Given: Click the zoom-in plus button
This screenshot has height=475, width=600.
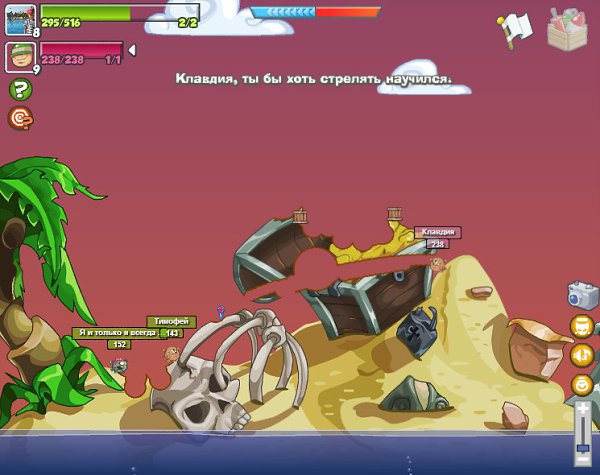Looking at the screenshot, I should (582, 408).
